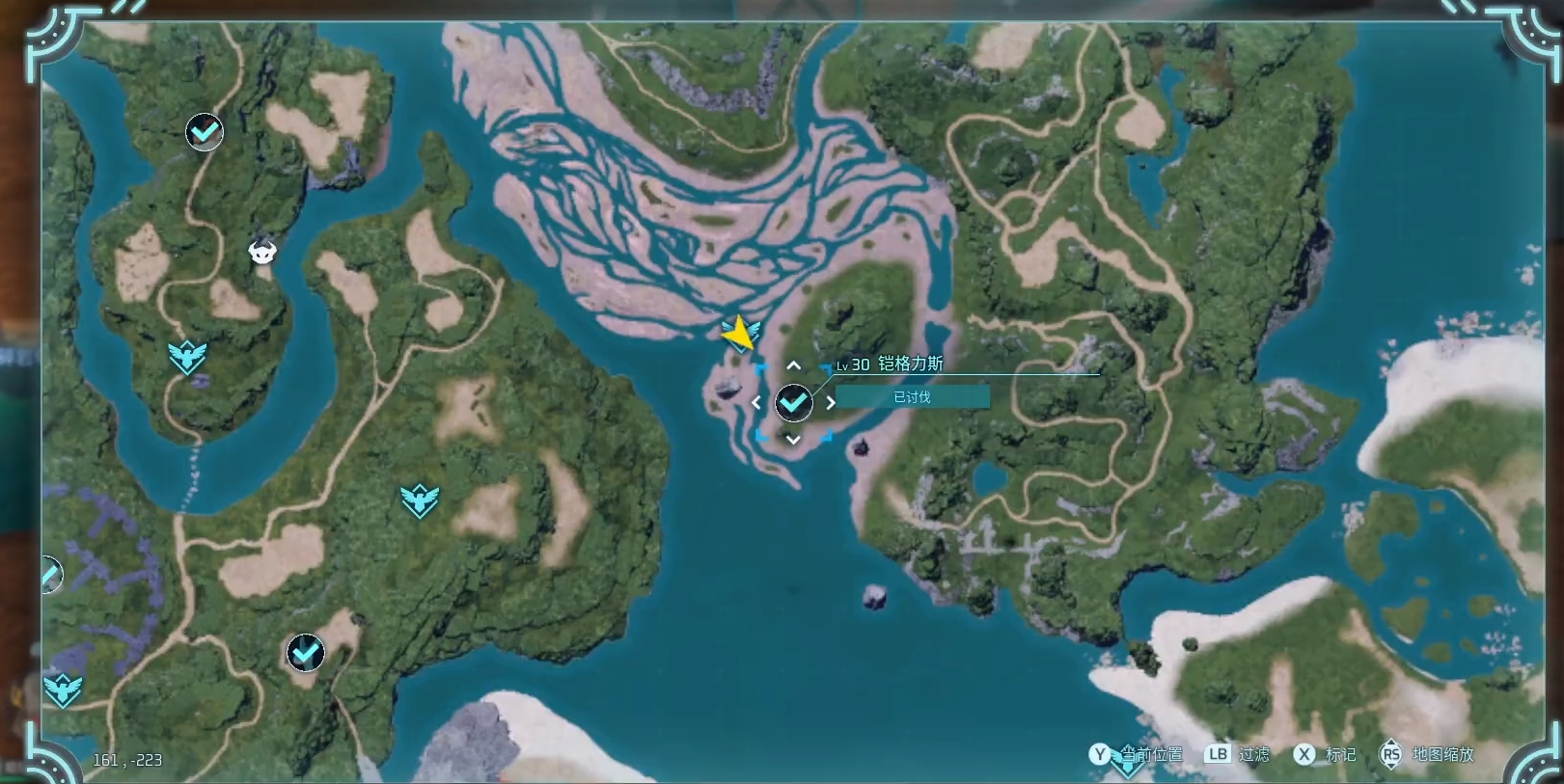
Task: Click the white horned skull map icon
Action: [x=262, y=252]
